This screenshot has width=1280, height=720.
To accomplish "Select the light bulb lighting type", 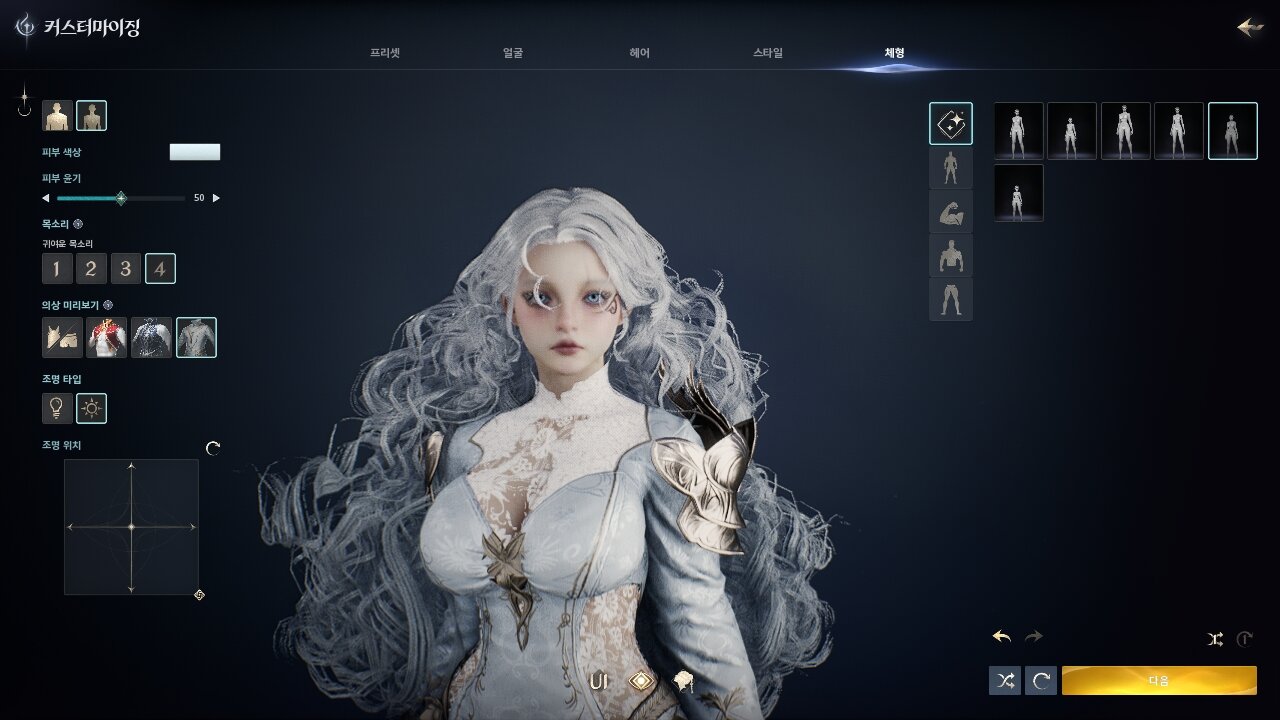I will point(57,408).
